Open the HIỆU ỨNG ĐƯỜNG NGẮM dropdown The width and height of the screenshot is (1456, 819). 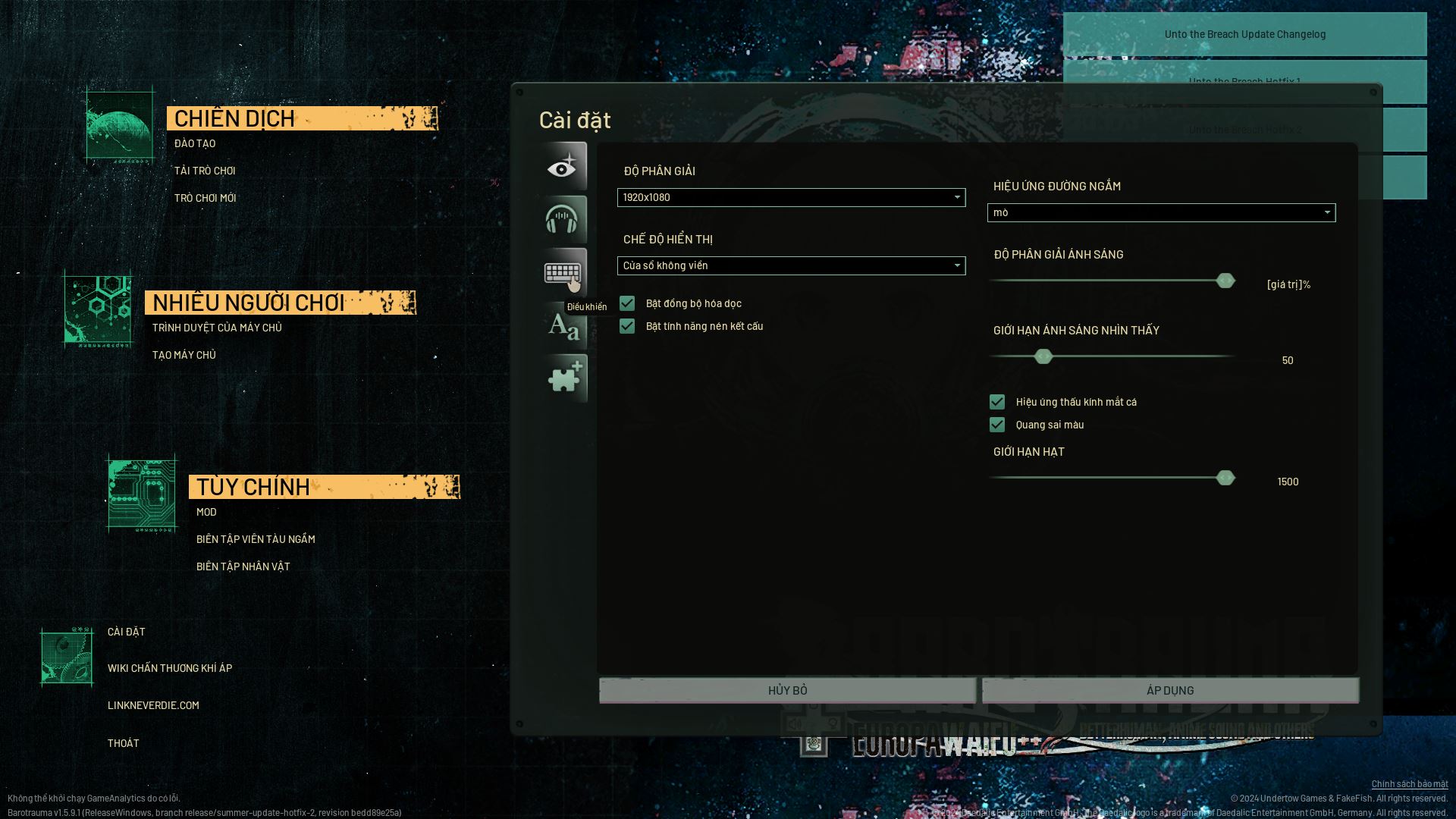pyautogui.click(x=1161, y=212)
